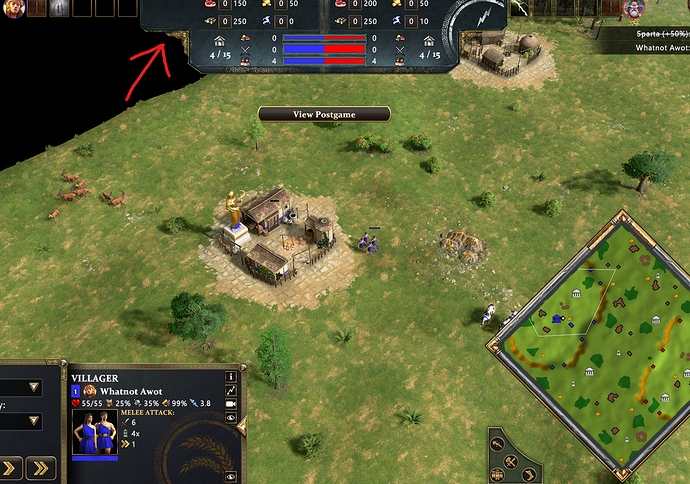Open the upper dropdown in the replay panel

click(x=34, y=388)
